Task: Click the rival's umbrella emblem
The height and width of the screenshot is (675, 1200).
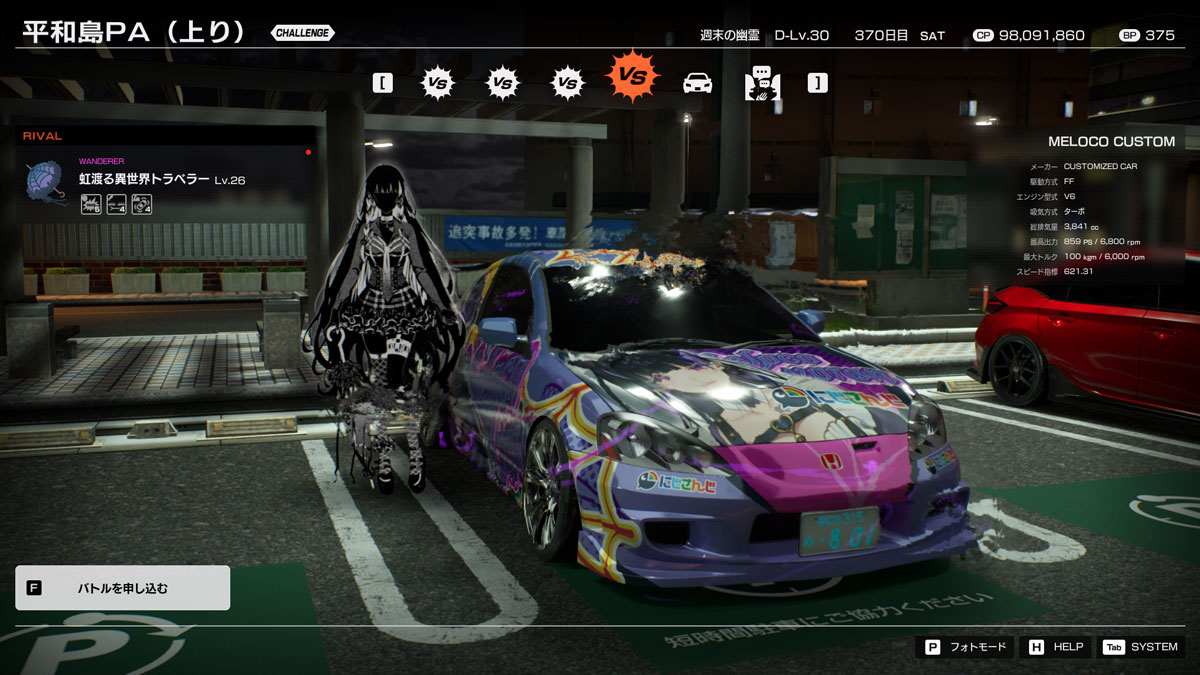Action: tap(46, 183)
